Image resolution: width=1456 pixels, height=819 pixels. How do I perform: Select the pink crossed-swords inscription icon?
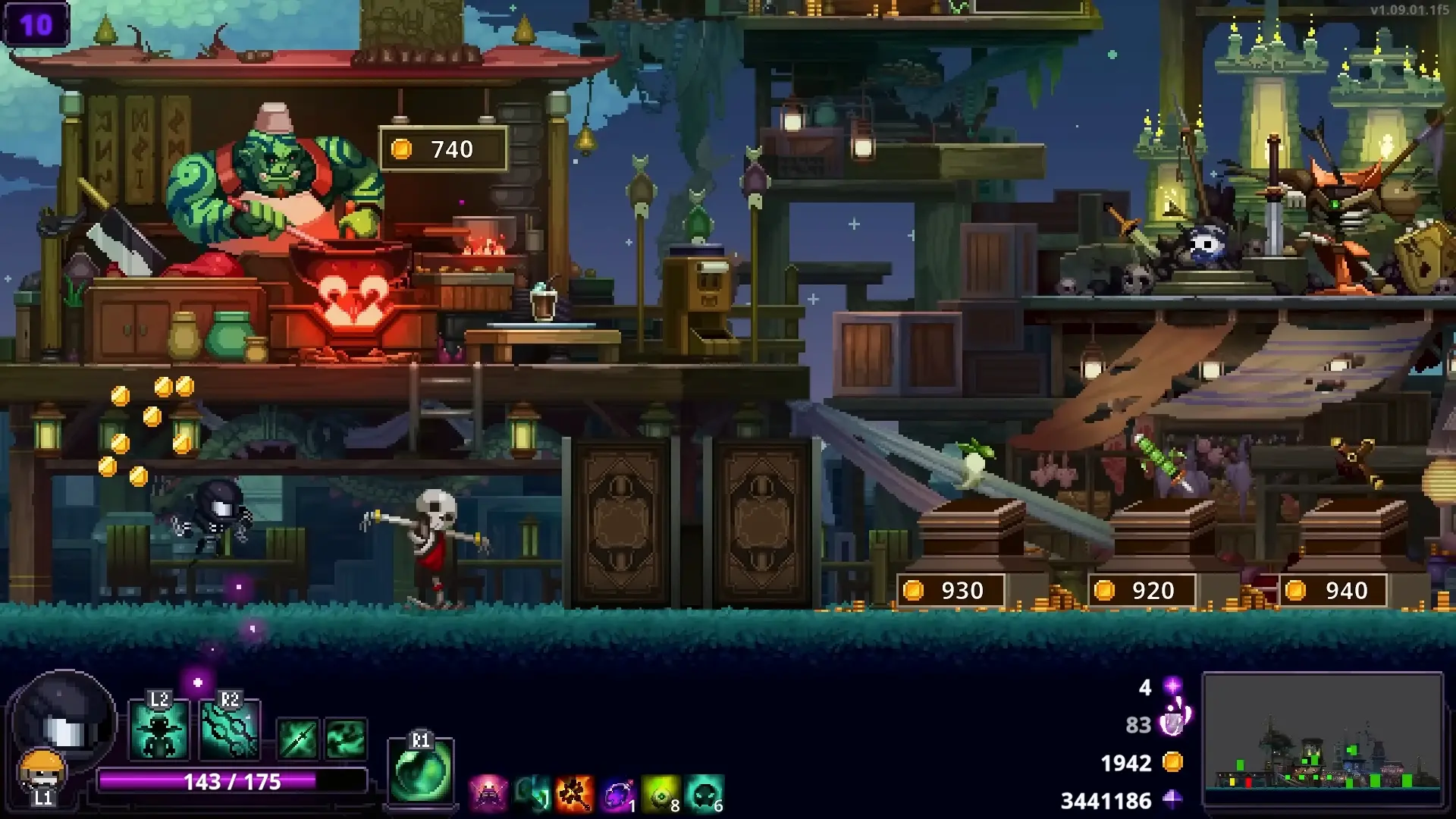[x=488, y=795]
